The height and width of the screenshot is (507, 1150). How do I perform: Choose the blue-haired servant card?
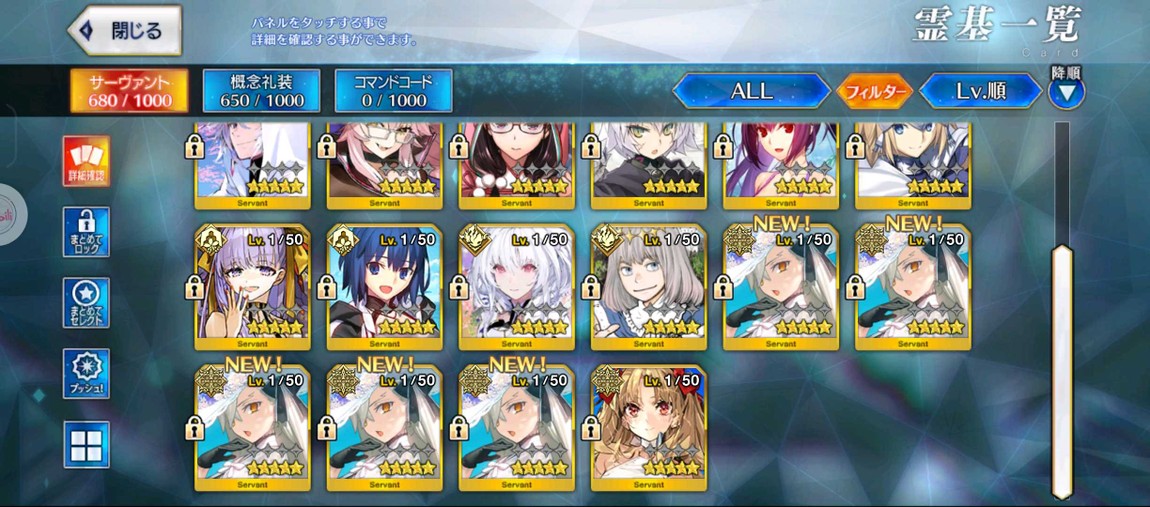pos(384,287)
